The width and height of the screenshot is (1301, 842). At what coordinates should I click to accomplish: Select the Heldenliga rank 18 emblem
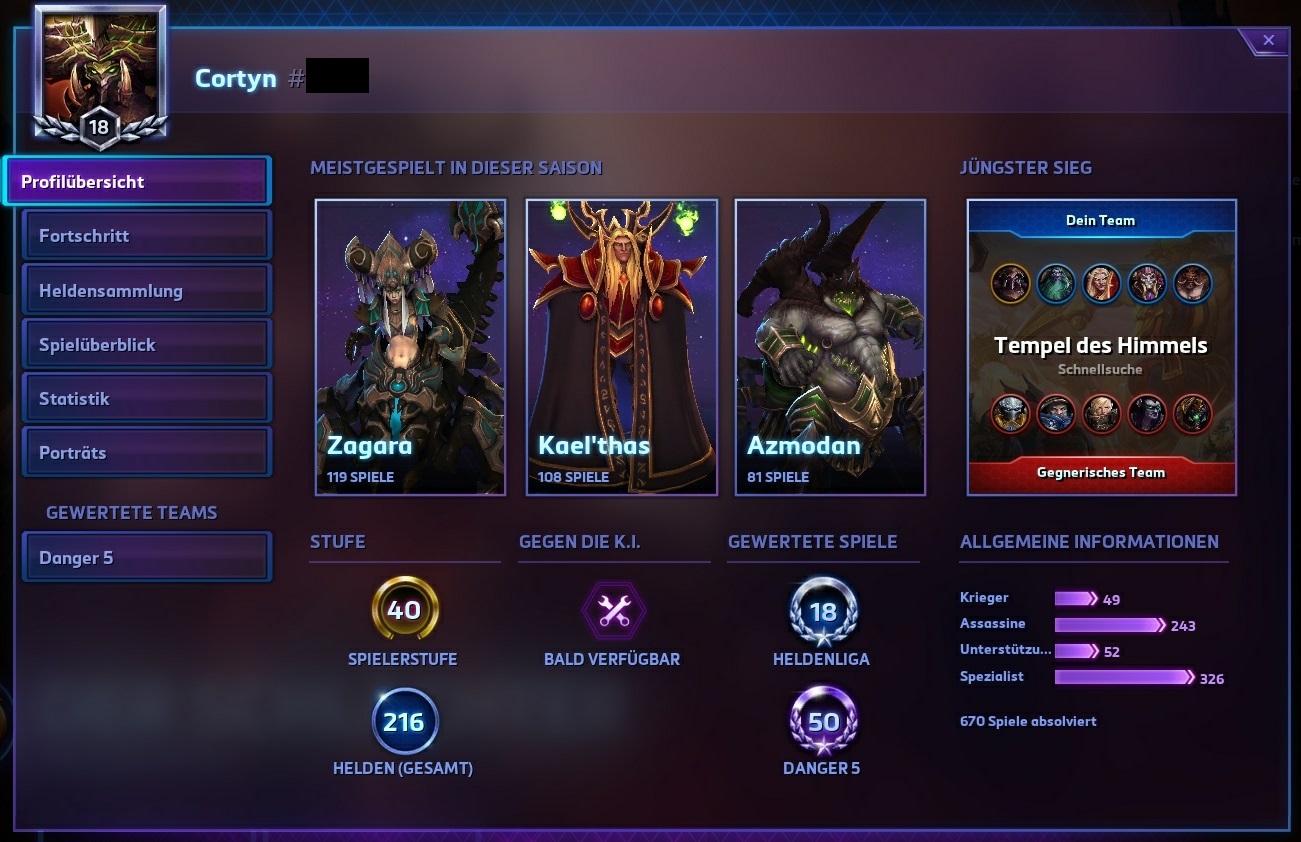822,611
